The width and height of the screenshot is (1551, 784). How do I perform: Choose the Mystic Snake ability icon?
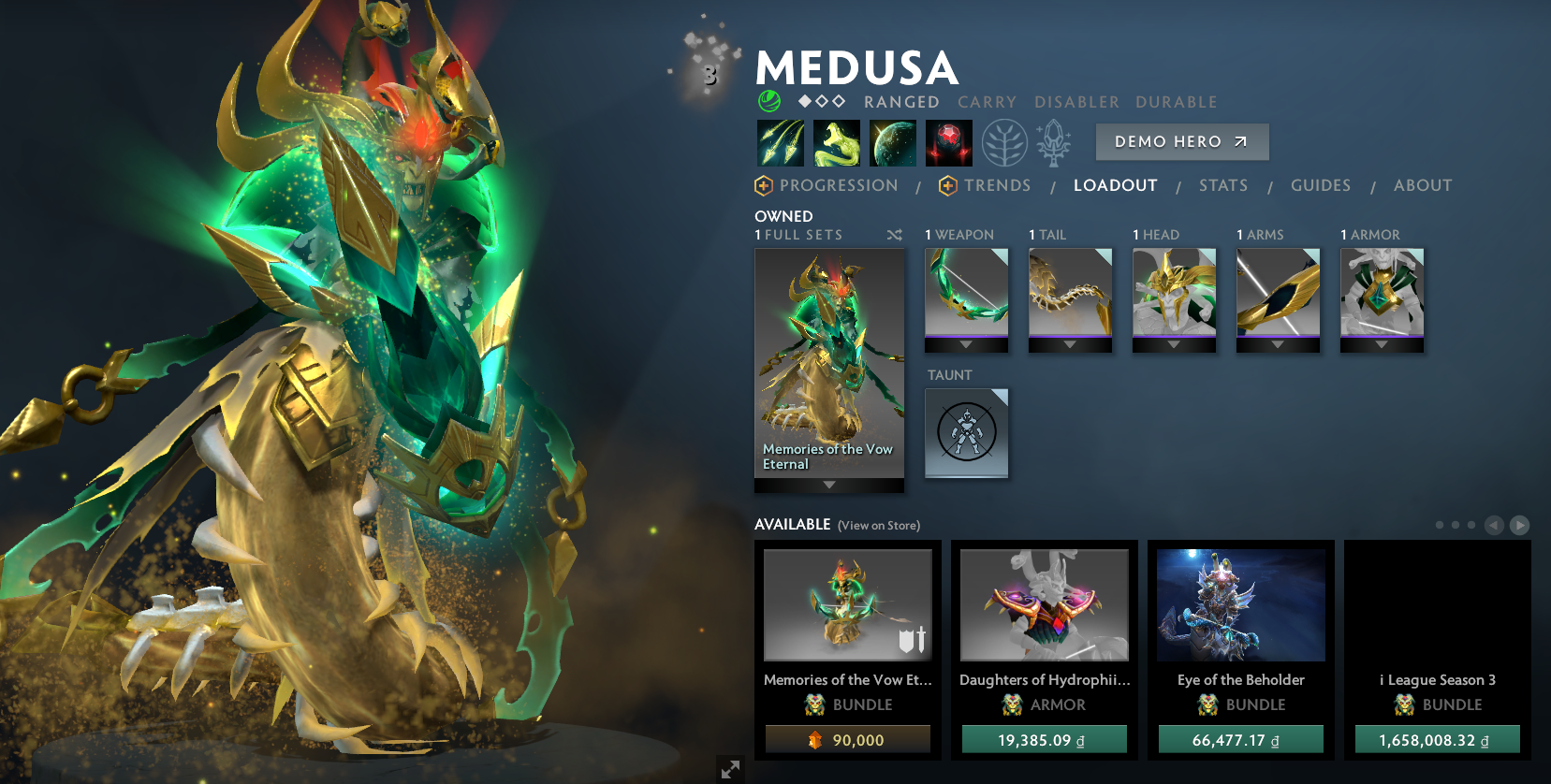pos(836,143)
